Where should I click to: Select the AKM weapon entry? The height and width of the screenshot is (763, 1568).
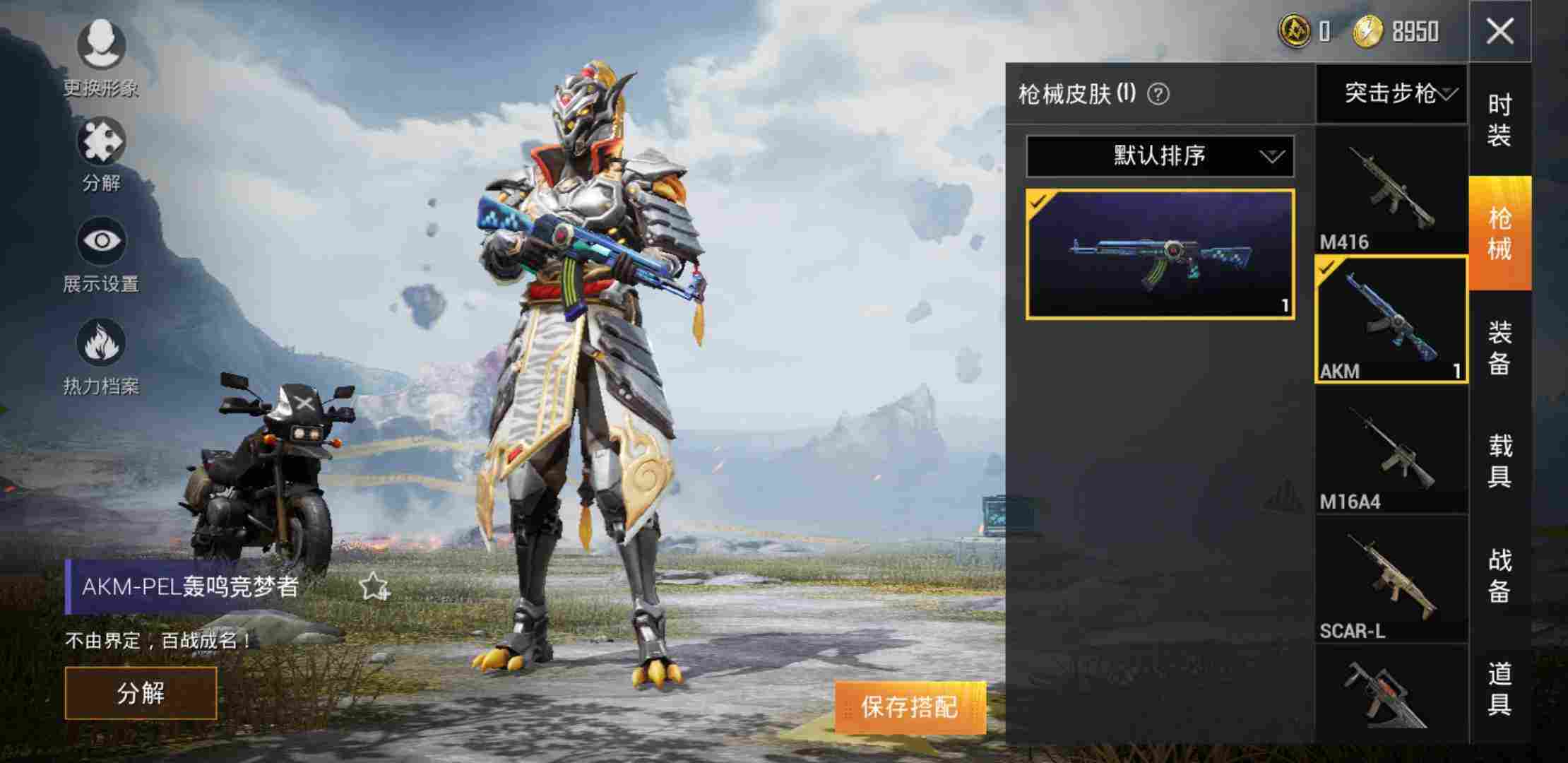point(1390,320)
